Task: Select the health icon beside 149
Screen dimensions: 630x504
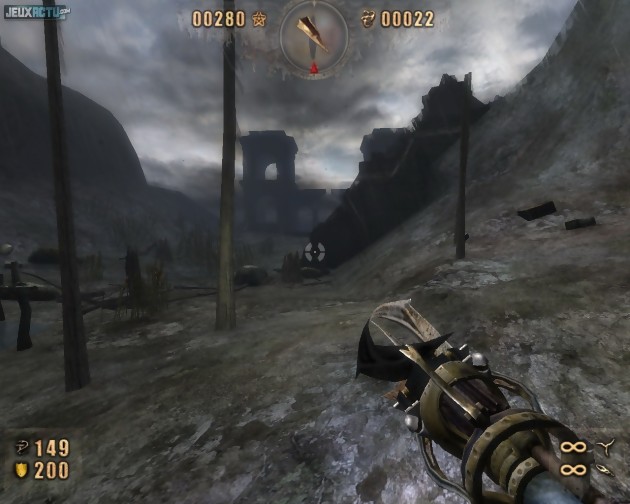Action: pyautogui.click(x=20, y=447)
